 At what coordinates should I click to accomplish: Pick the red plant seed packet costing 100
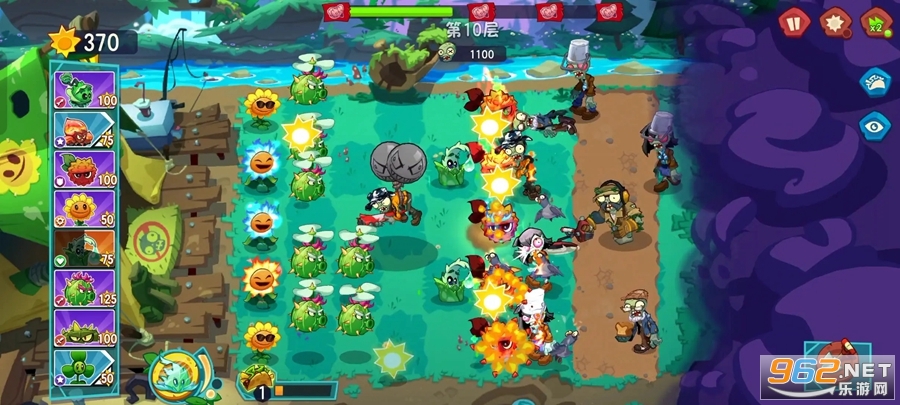click(86, 168)
